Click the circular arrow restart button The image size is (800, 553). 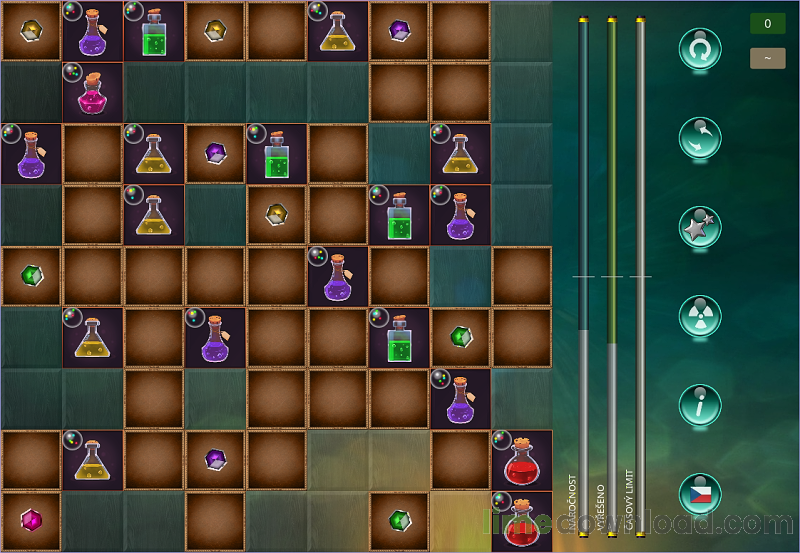700,49
